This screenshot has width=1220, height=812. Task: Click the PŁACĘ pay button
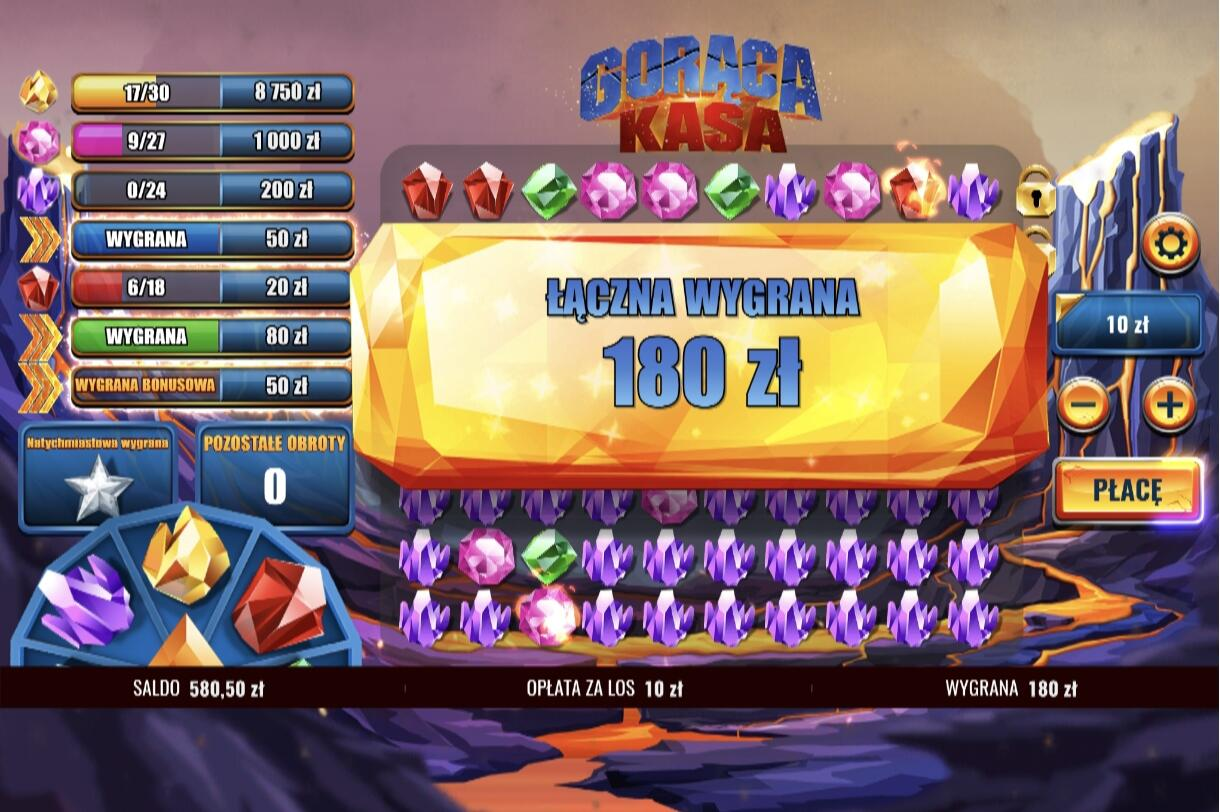tap(1127, 491)
